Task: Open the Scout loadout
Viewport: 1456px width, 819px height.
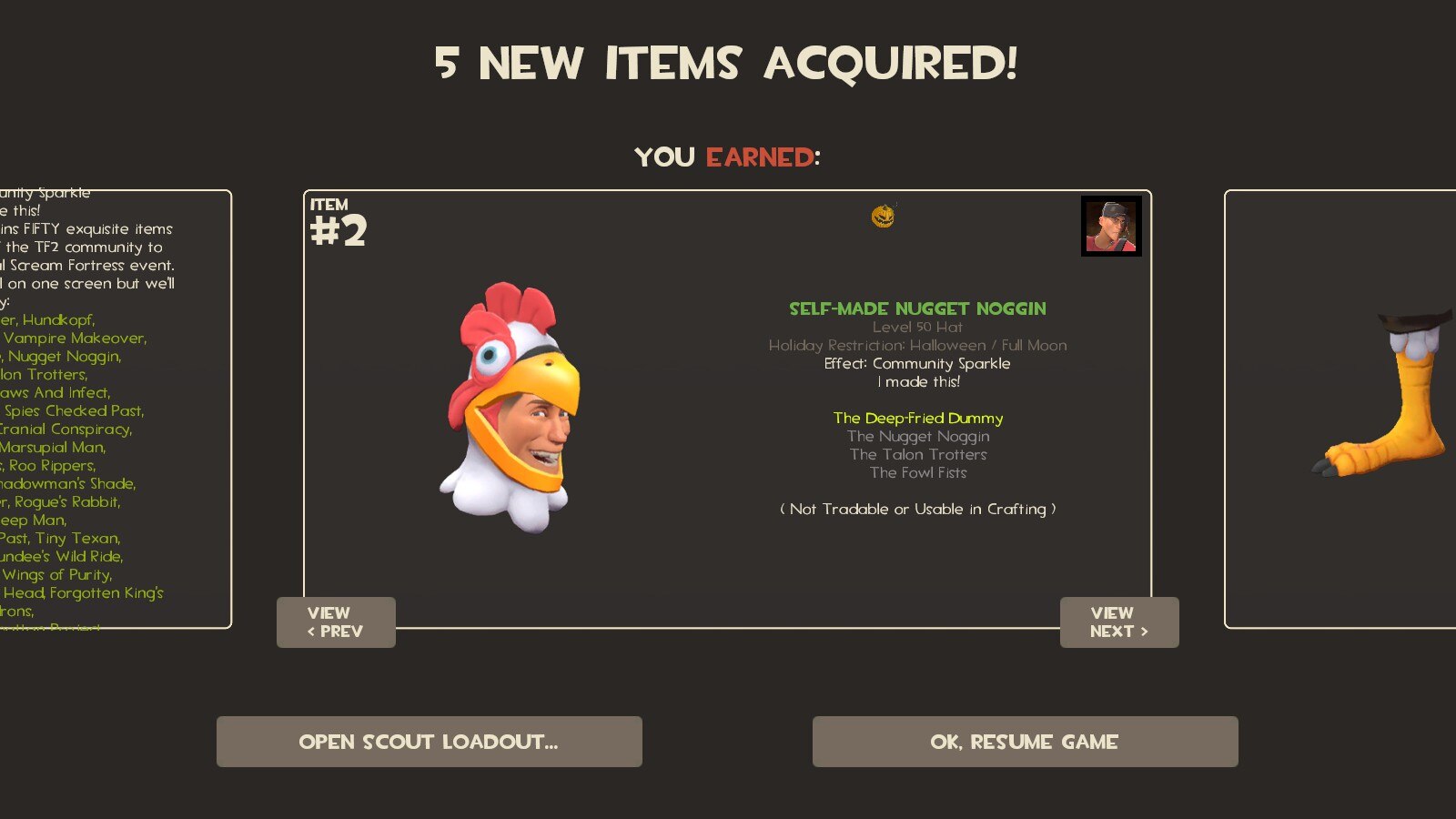Action: pyautogui.click(x=429, y=742)
